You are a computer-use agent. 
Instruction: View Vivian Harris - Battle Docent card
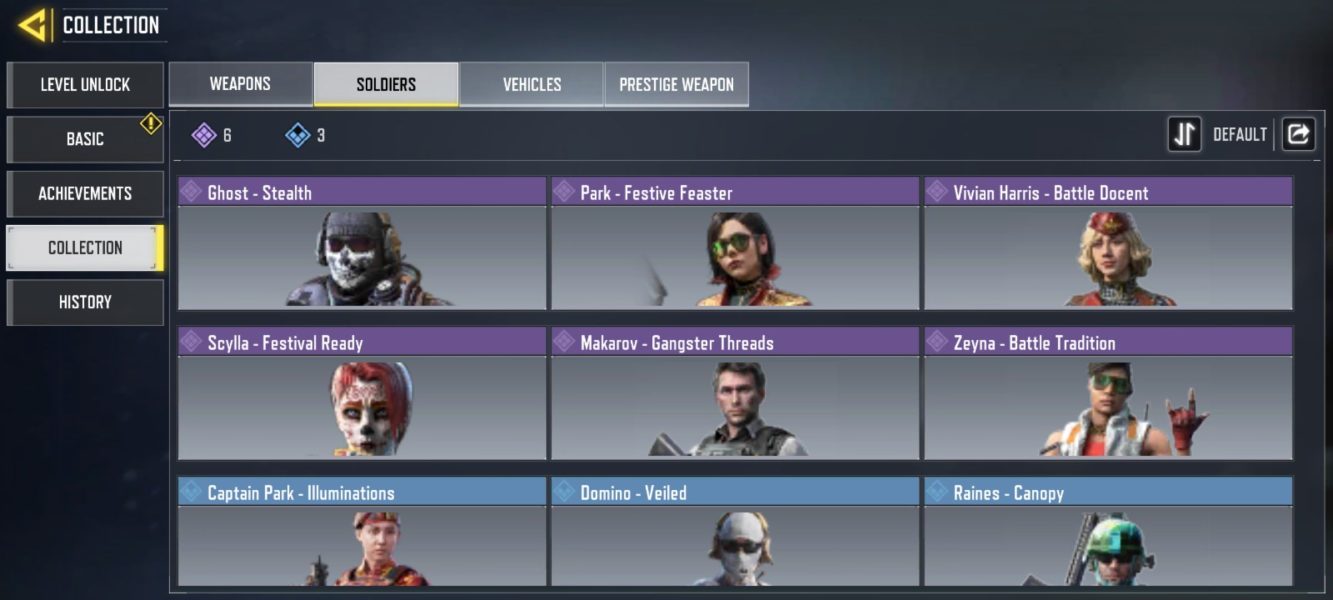(1108, 244)
